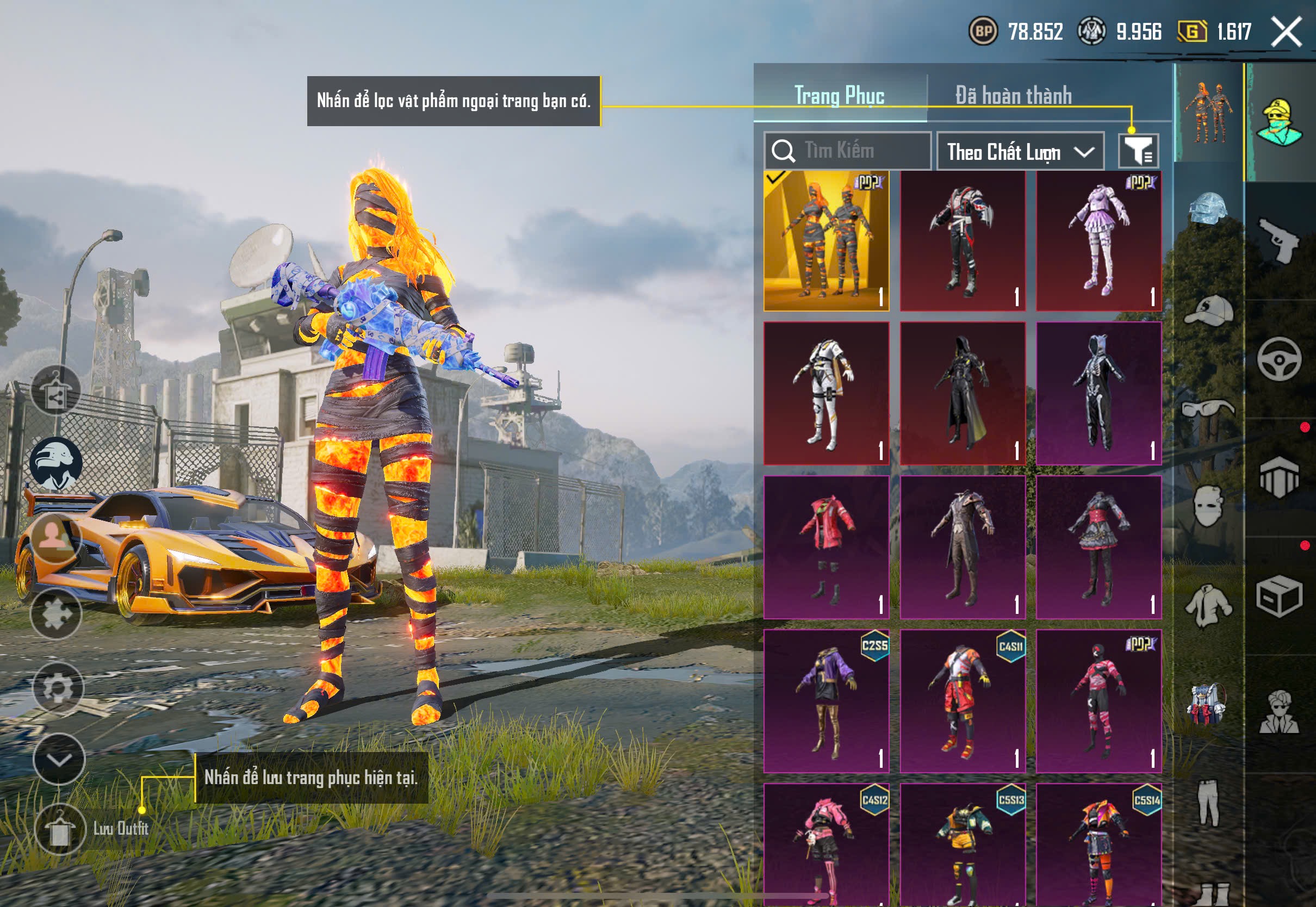The width and height of the screenshot is (1316, 907).
Task: Select the skeleton hoodie costume
Action: [1098, 393]
